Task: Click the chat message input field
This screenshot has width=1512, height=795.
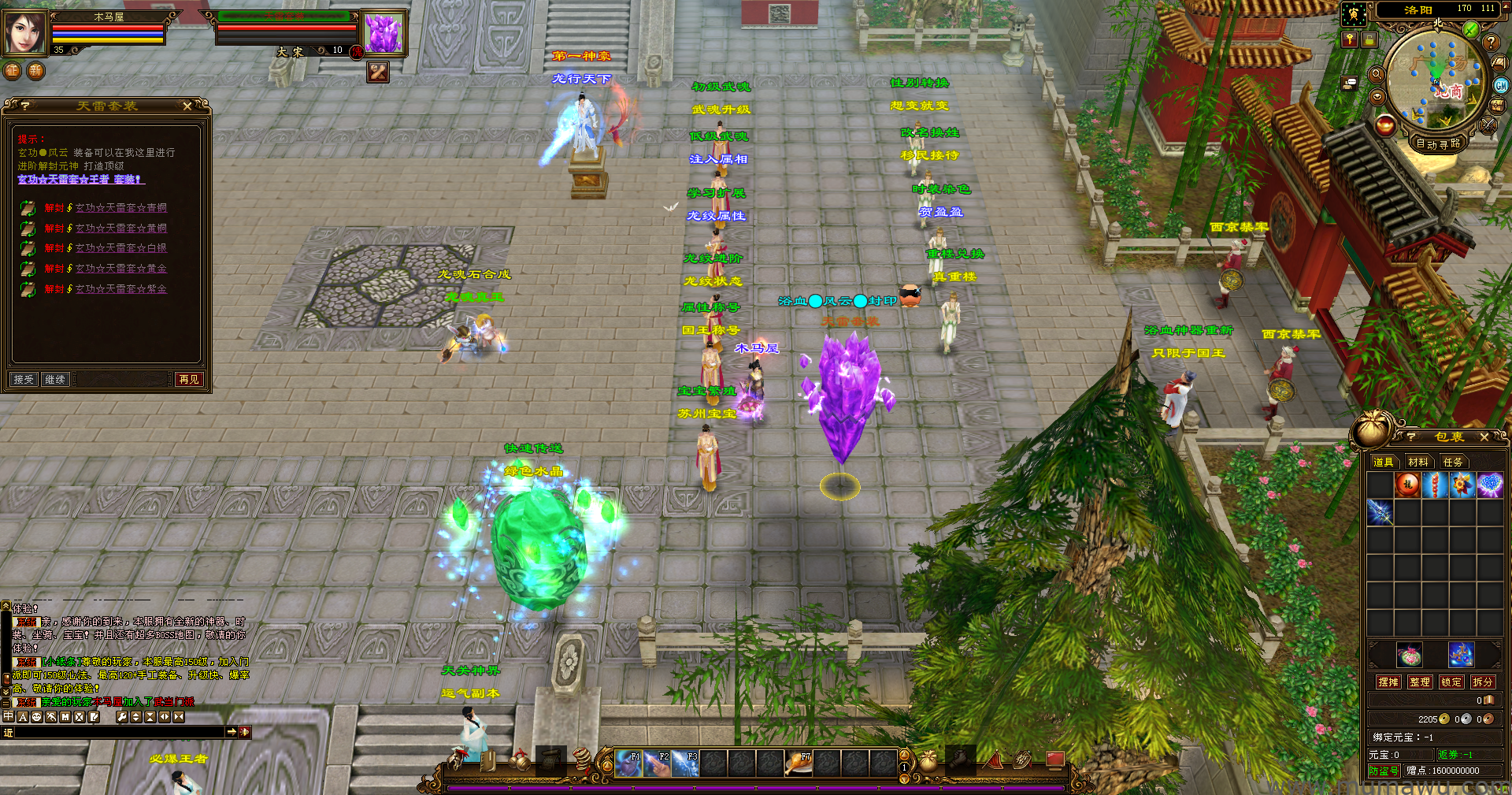Action: (x=118, y=733)
